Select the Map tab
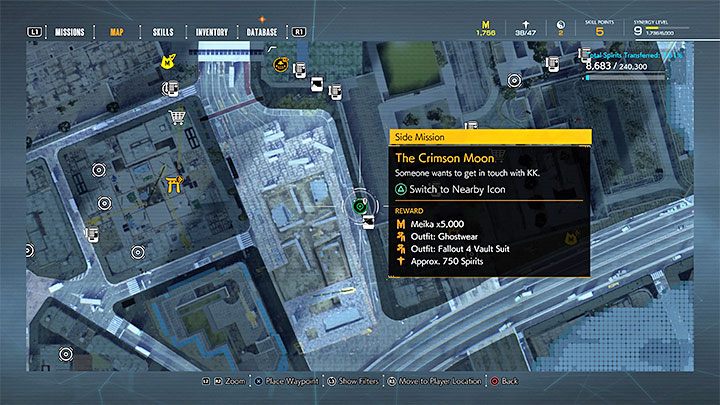The width and height of the screenshot is (720, 405). [119, 32]
